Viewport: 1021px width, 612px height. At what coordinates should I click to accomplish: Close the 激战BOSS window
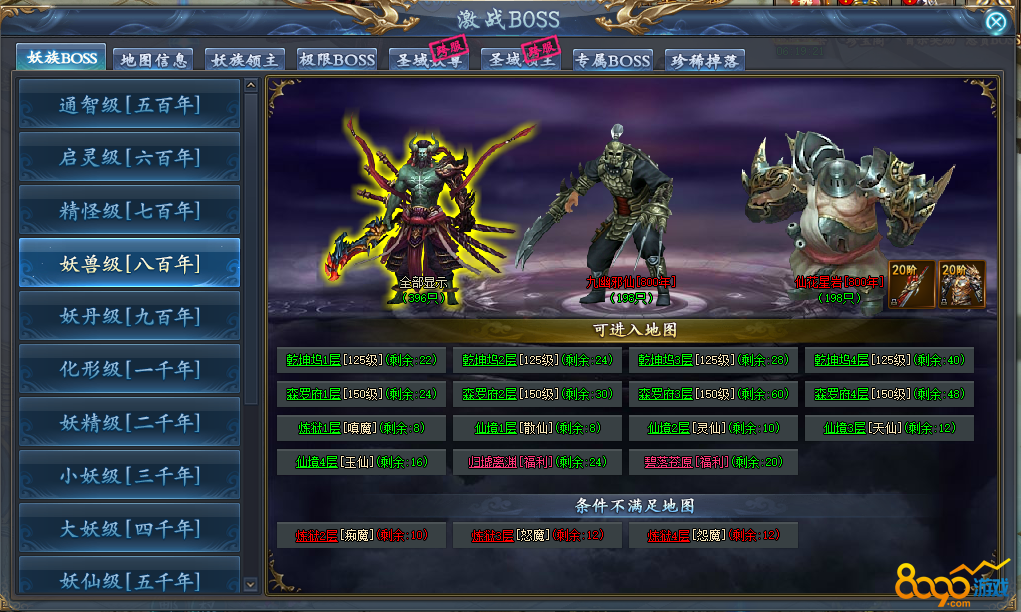point(995,22)
